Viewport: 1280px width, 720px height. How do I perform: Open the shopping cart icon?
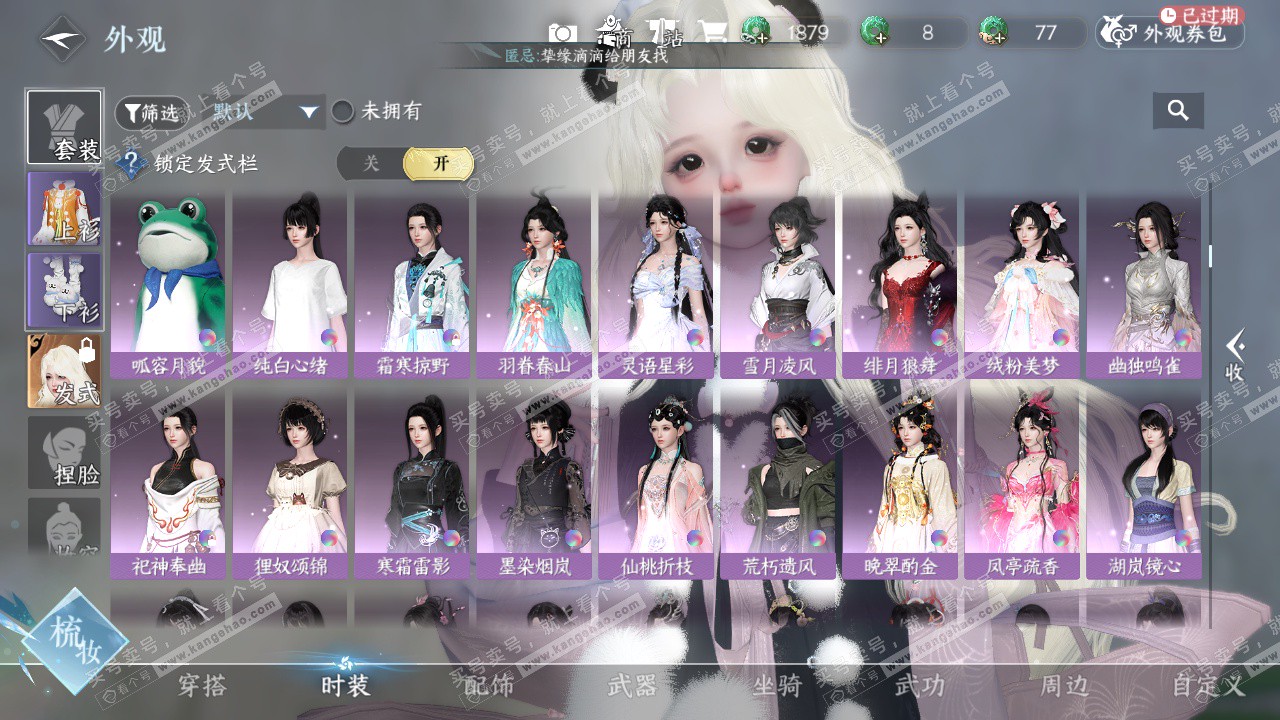(713, 33)
